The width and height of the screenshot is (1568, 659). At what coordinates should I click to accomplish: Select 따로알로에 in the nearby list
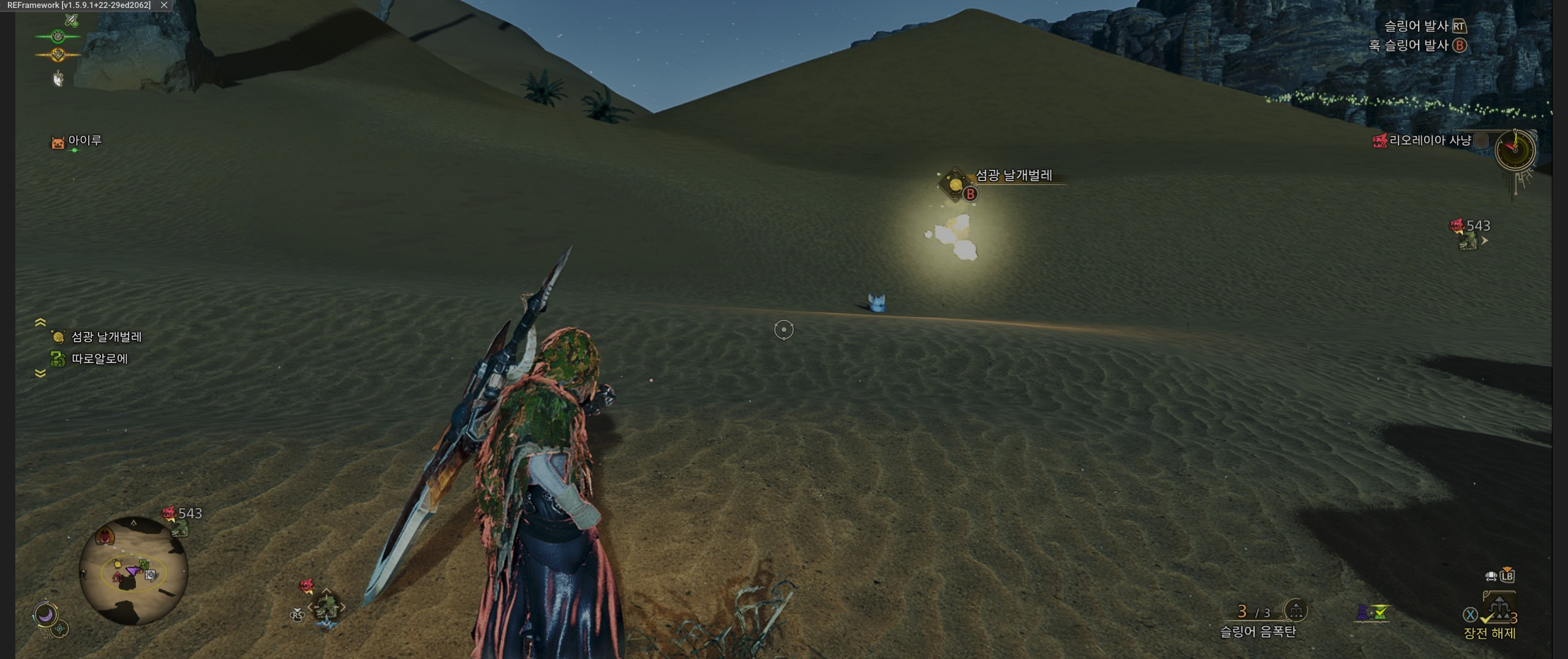click(99, 359)
